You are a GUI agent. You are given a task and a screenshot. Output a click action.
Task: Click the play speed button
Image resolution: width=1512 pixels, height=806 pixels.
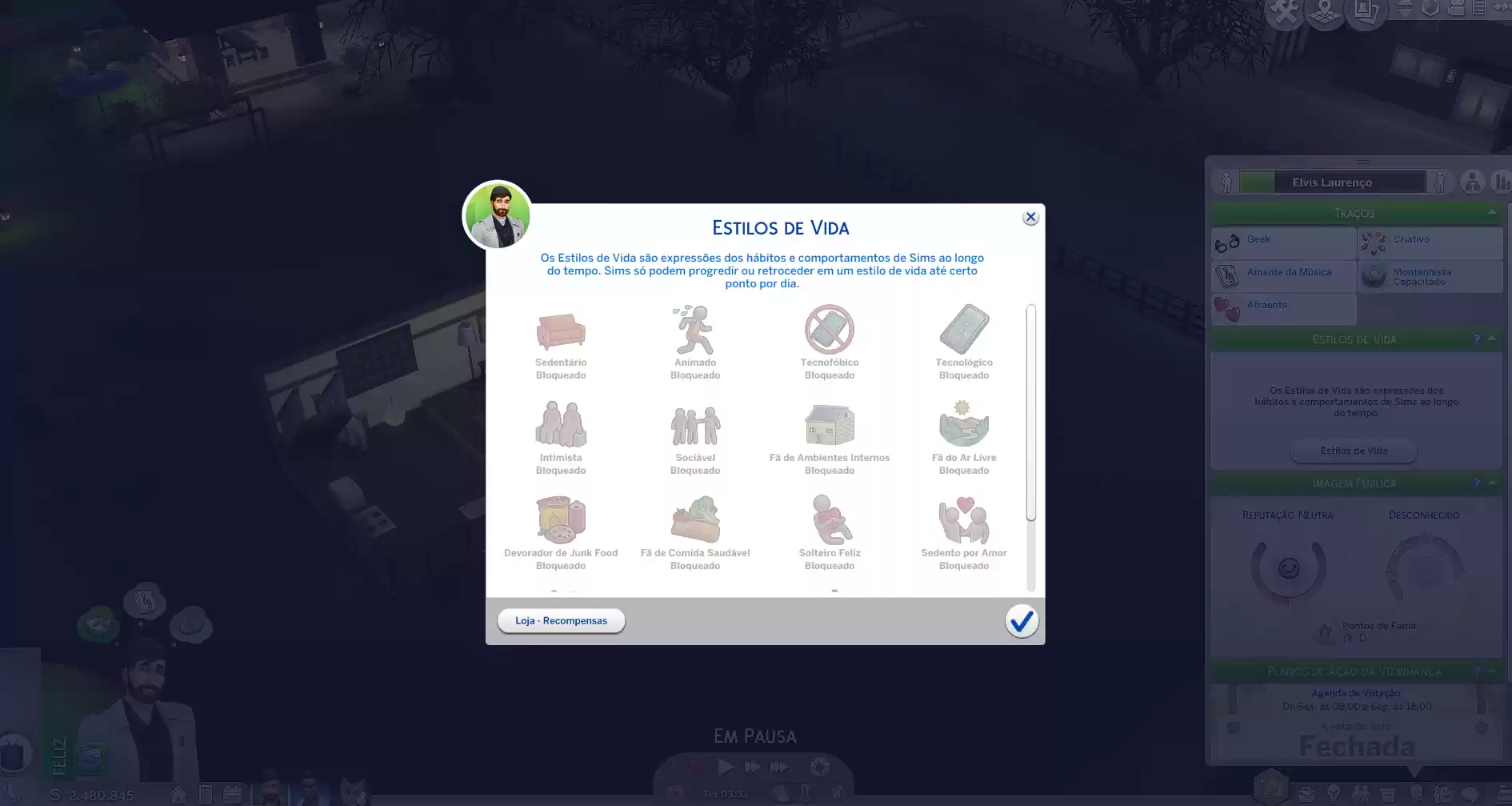(x=726, y=767)
